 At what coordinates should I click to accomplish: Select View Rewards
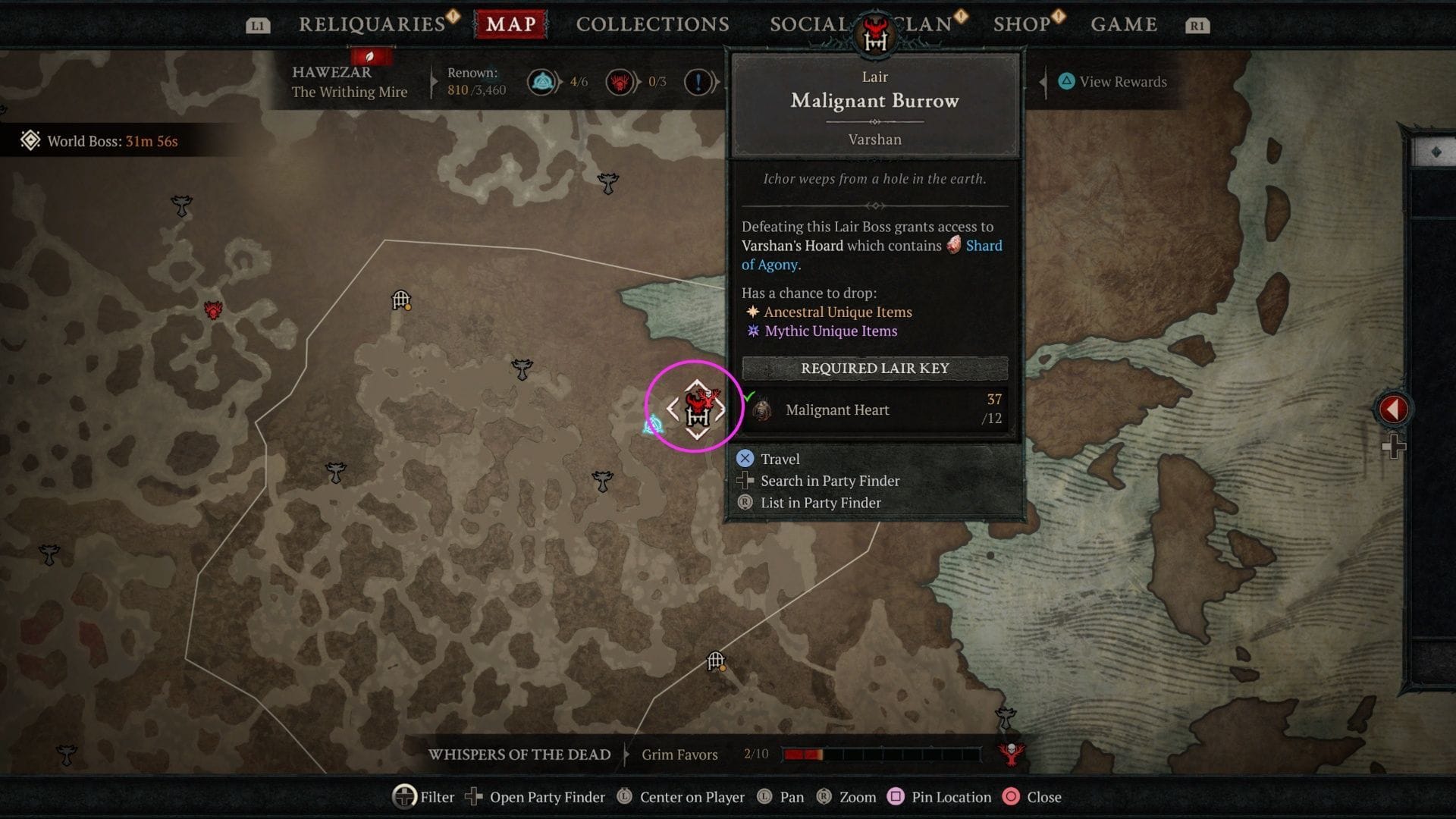[1113, 82]
